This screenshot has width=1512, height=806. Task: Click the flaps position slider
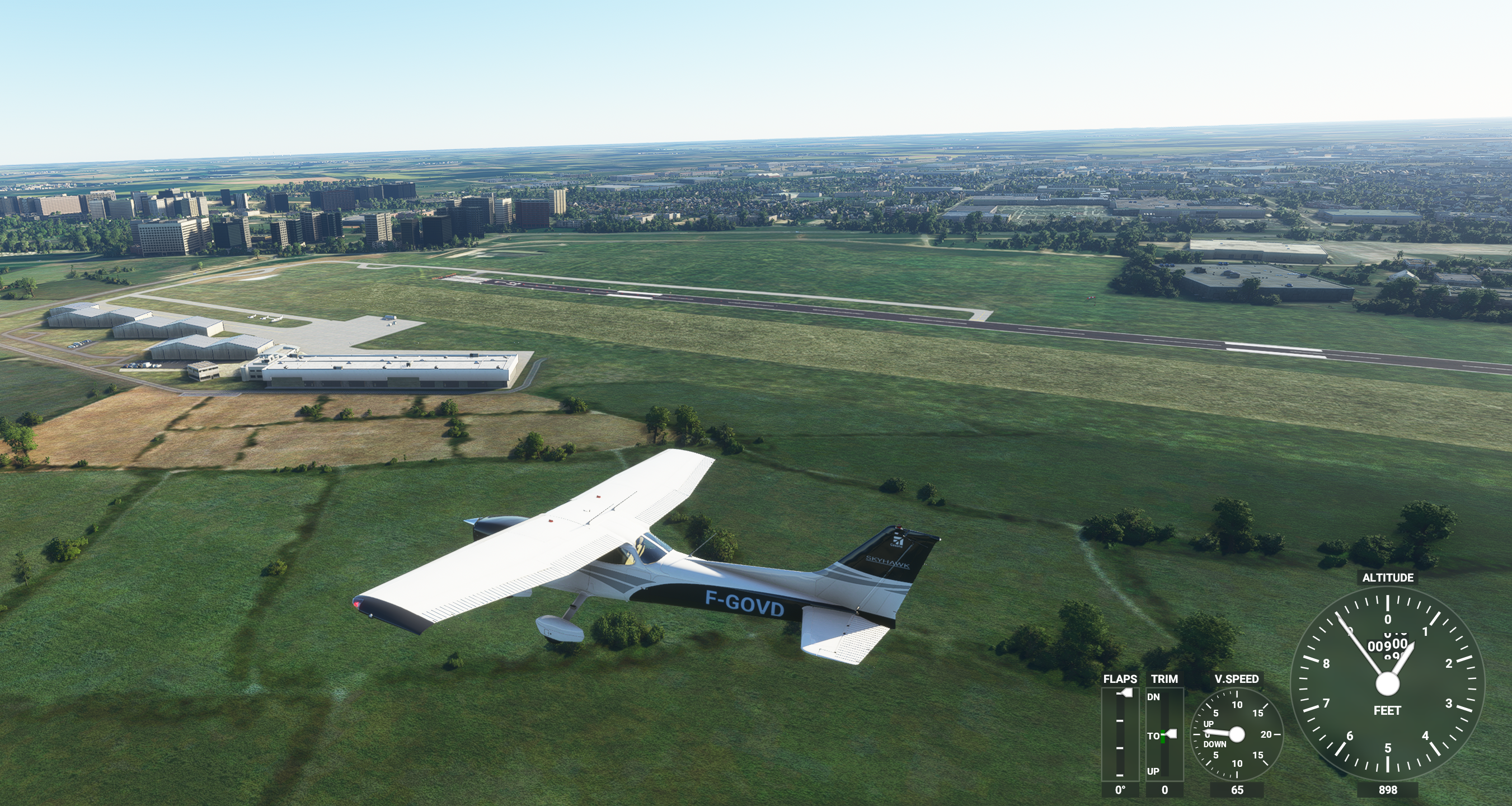click(1125, 693)
